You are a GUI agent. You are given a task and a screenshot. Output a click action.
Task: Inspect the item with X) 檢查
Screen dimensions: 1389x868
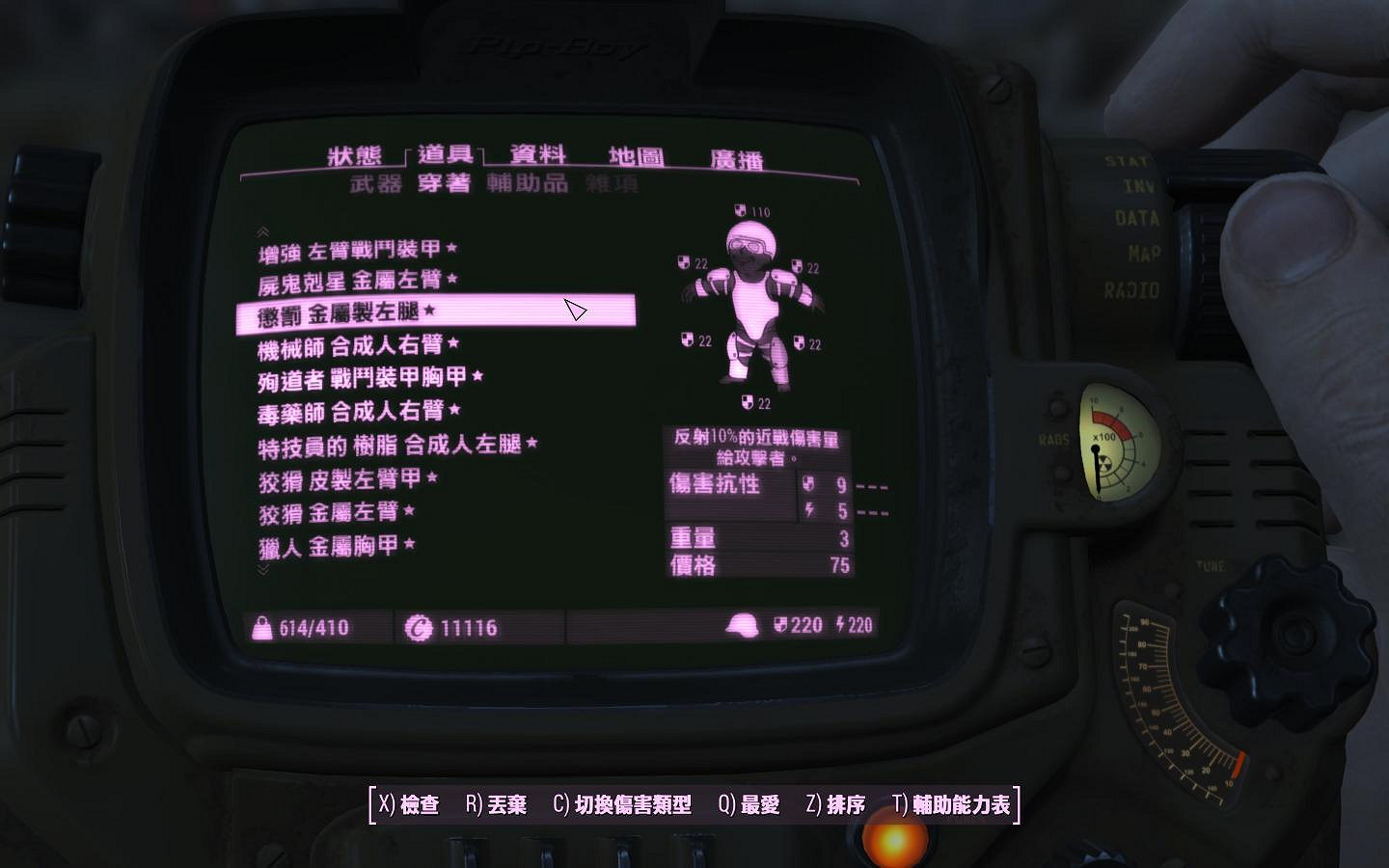(407, 802)
